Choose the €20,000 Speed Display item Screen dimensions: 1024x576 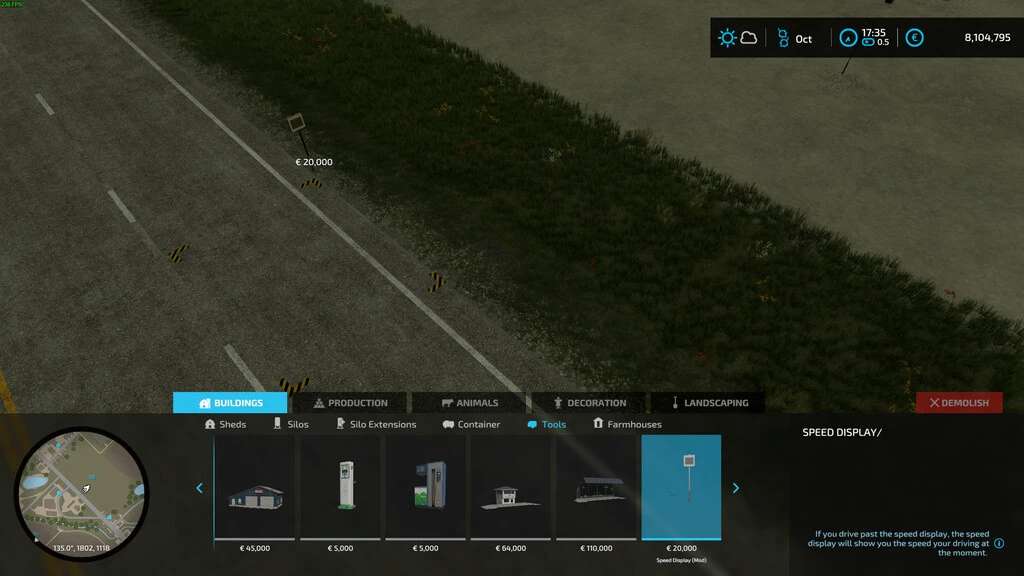681,488
